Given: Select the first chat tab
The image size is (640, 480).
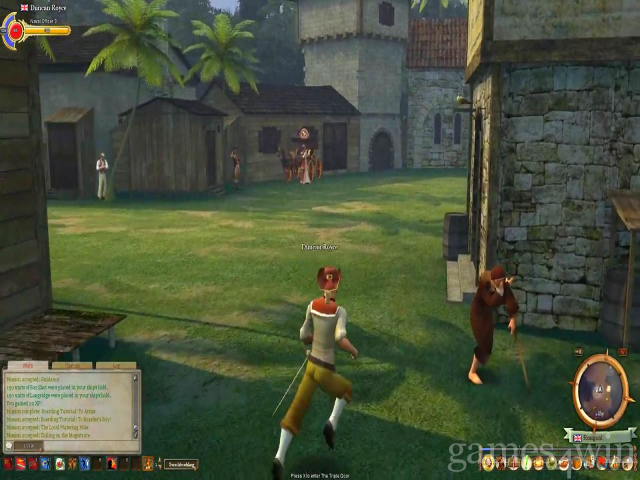Looking at the screenshot, I should tap(28, 366).
